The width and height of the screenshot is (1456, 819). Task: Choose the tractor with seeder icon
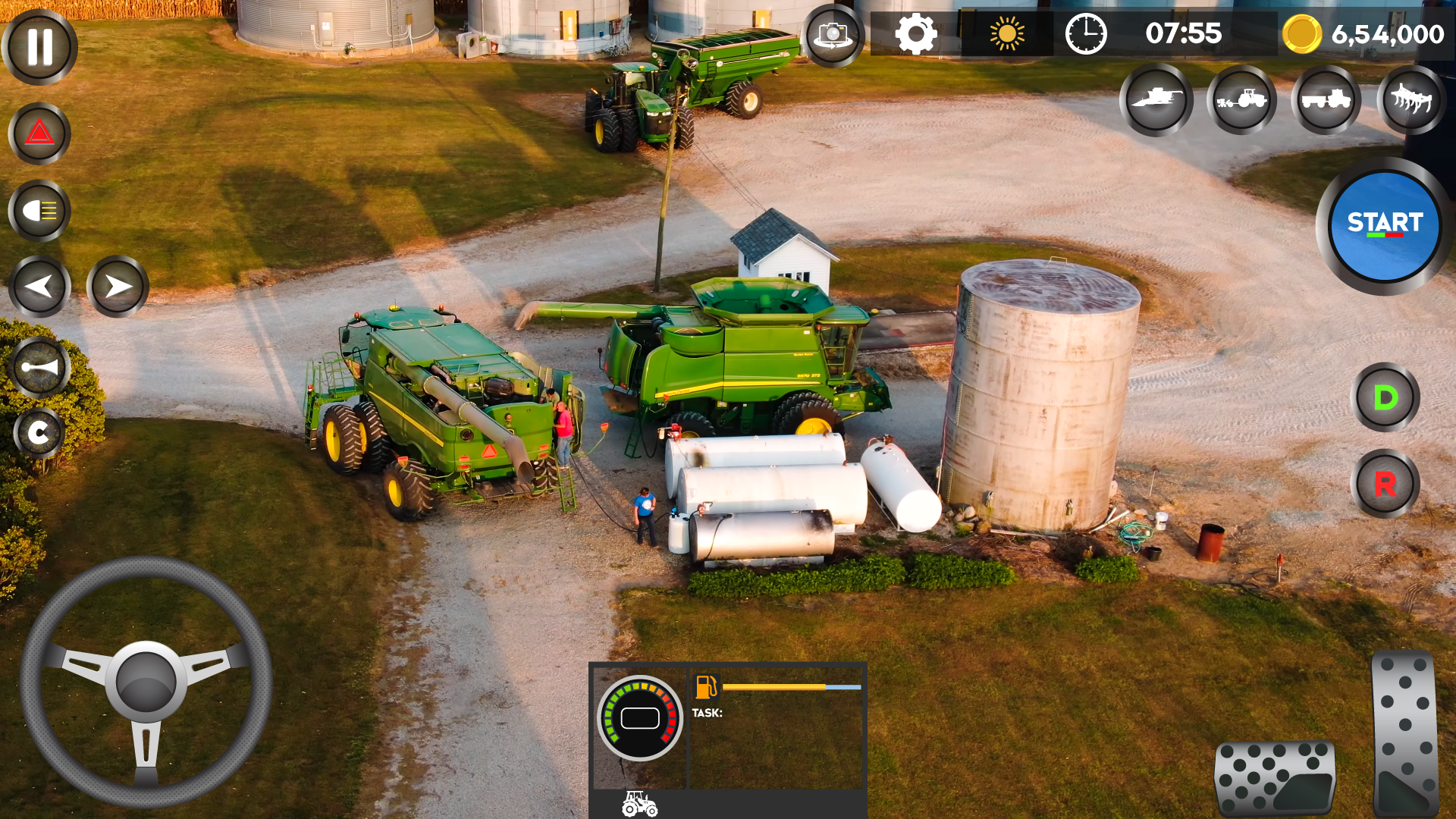(1241, 99)
